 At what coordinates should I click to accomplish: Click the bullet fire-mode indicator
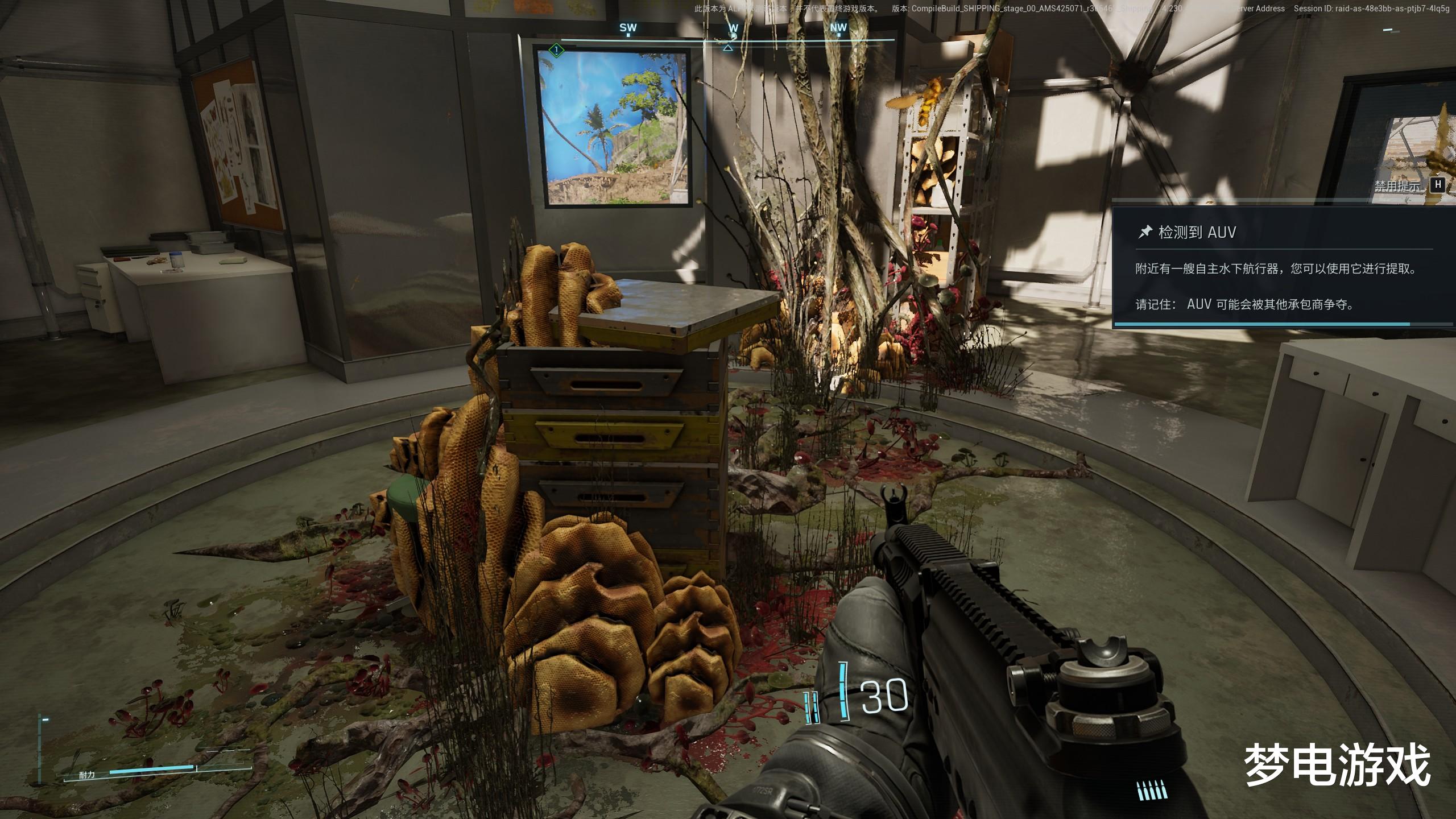point(1152,790)
